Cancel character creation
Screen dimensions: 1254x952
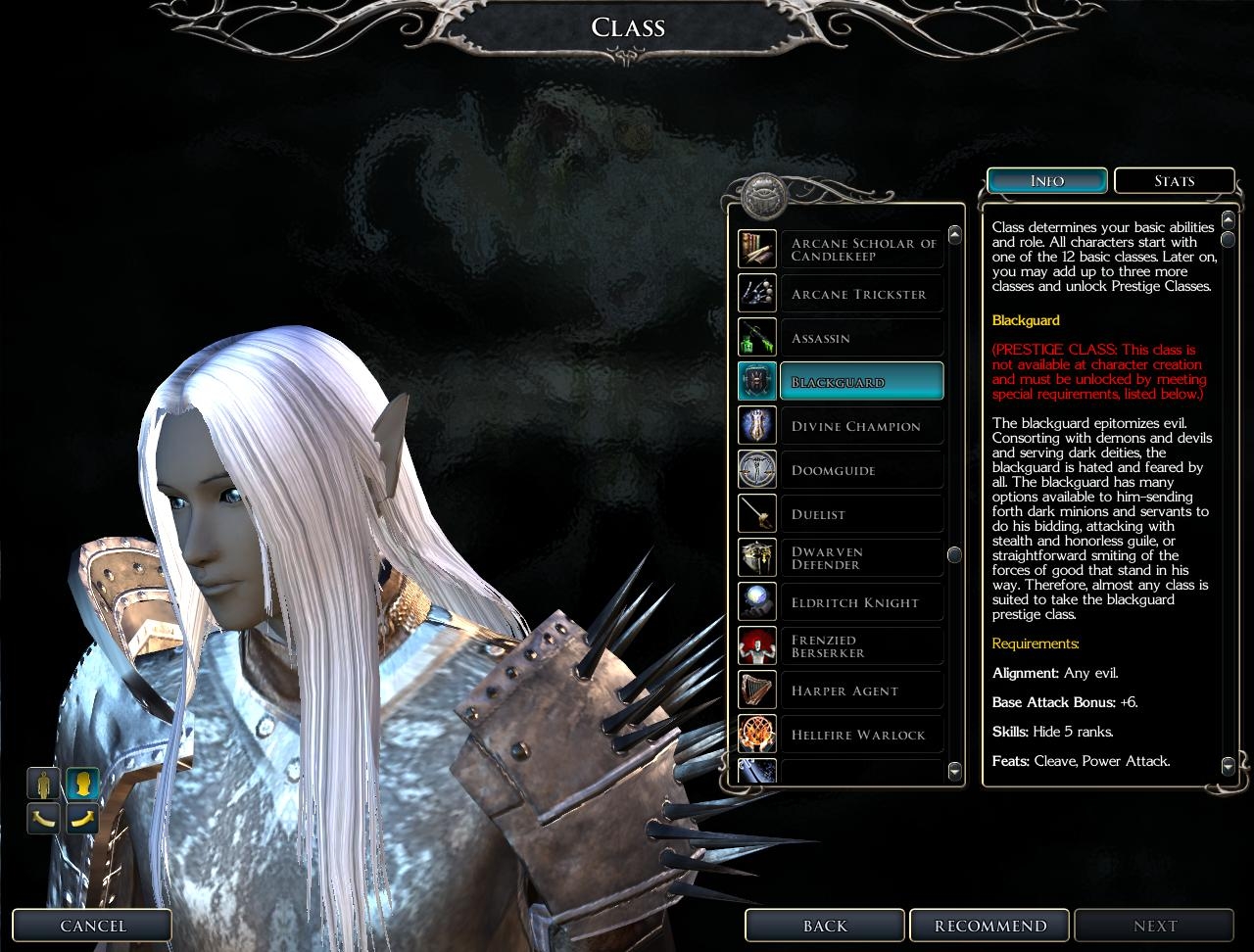click(93, 926)
